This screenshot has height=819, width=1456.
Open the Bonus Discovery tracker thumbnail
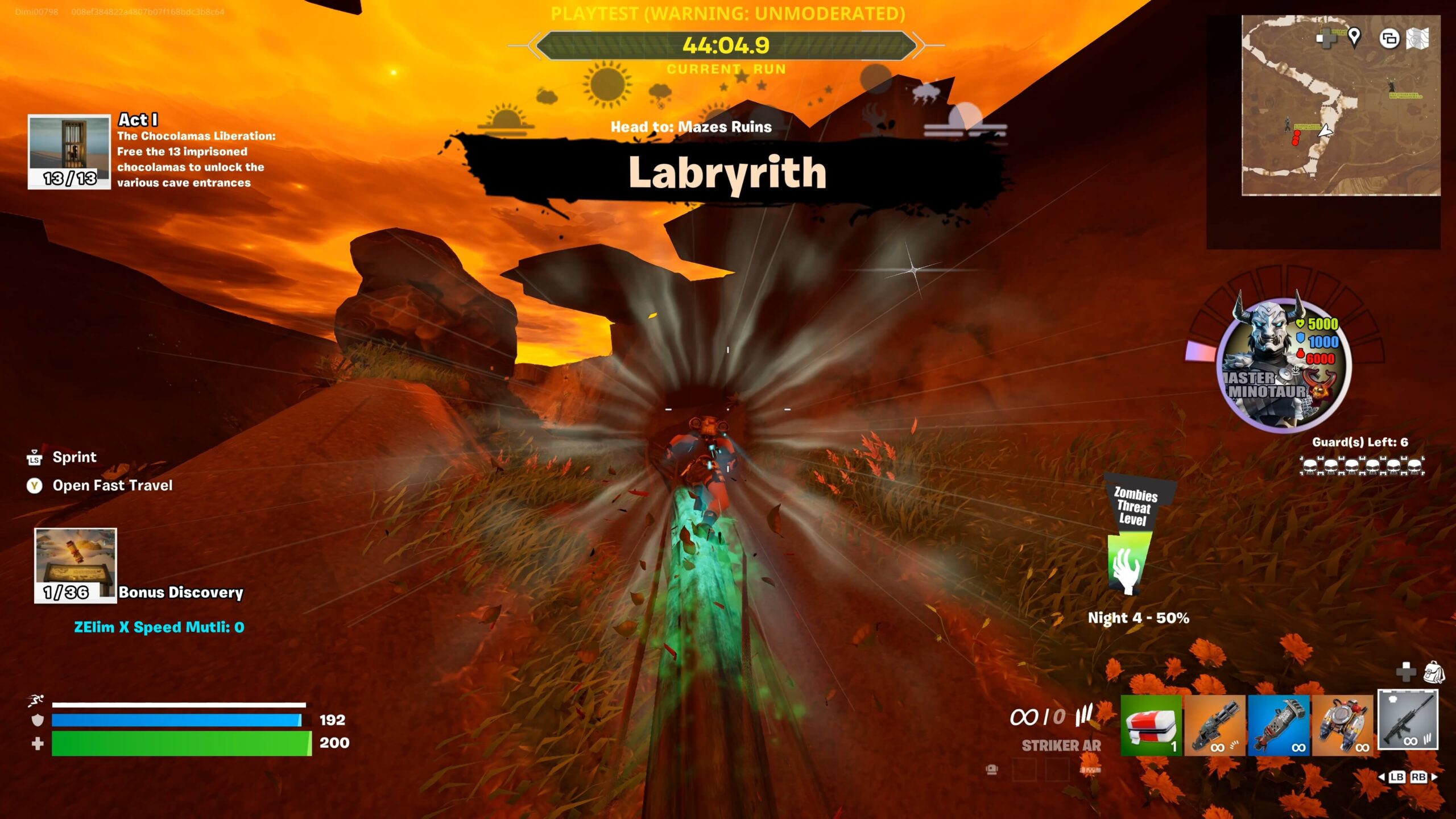tap(75, 565)
